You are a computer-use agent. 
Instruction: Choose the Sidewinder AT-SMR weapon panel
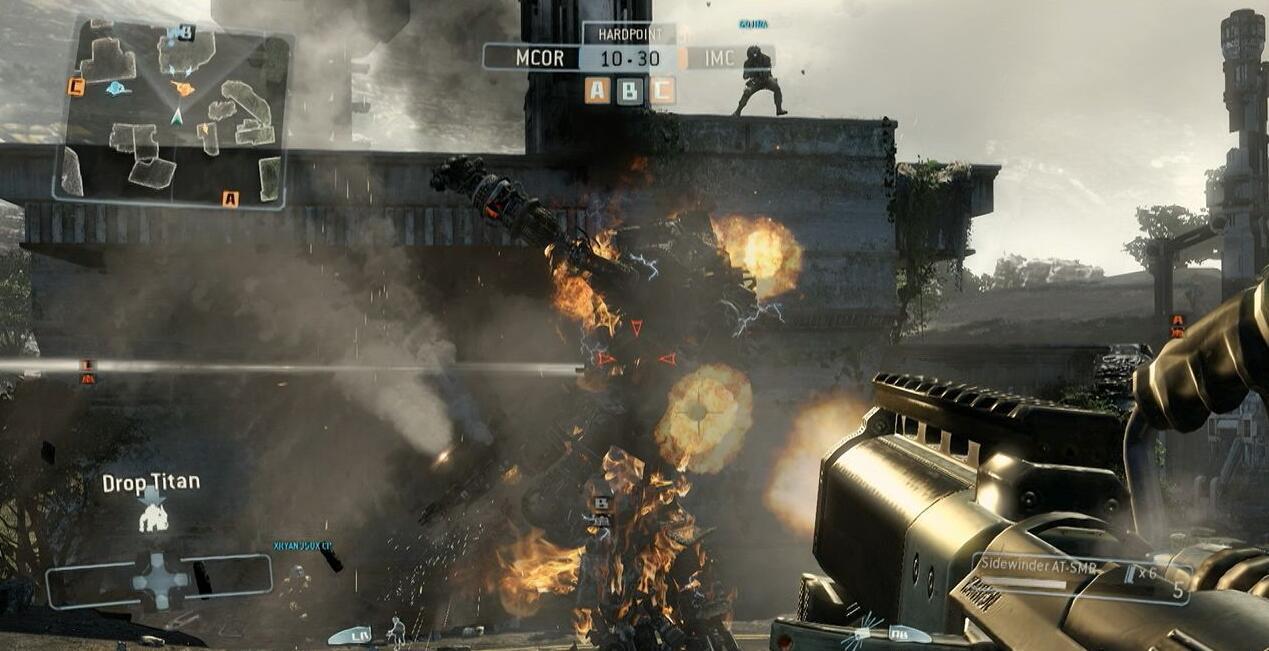coord(1080,578)
